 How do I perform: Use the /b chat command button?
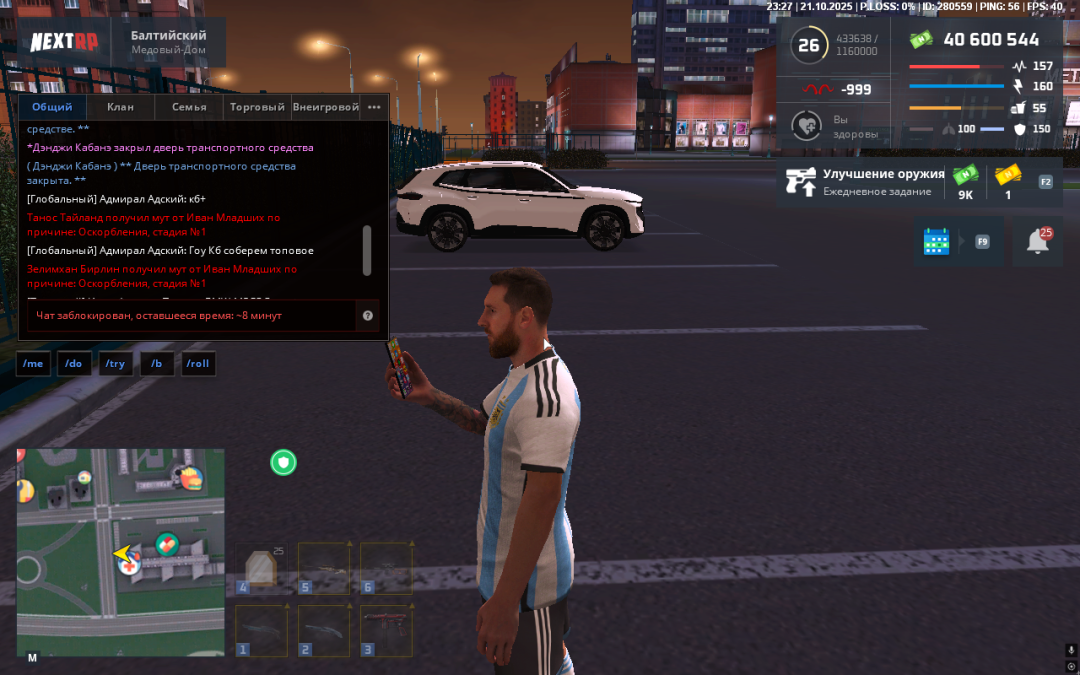pyautogui.click(x=157, y=364)
